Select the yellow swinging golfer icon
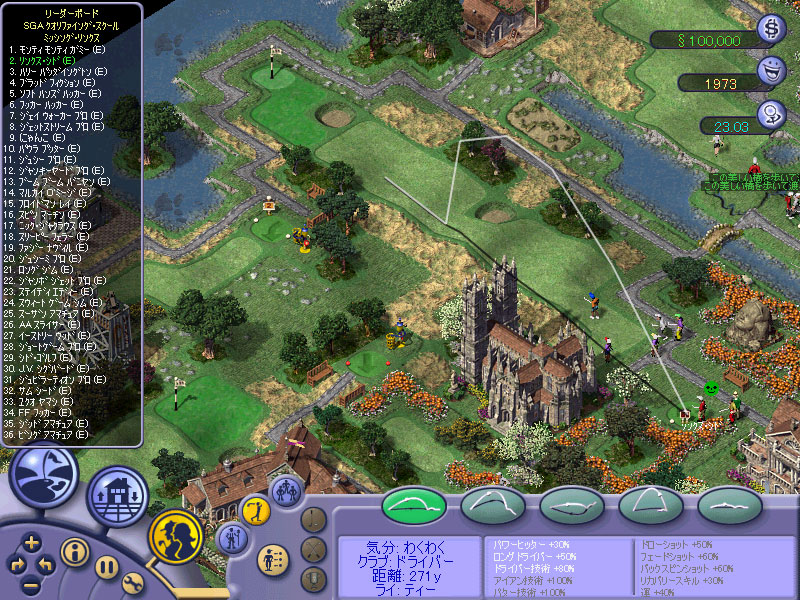 [256, 510]
